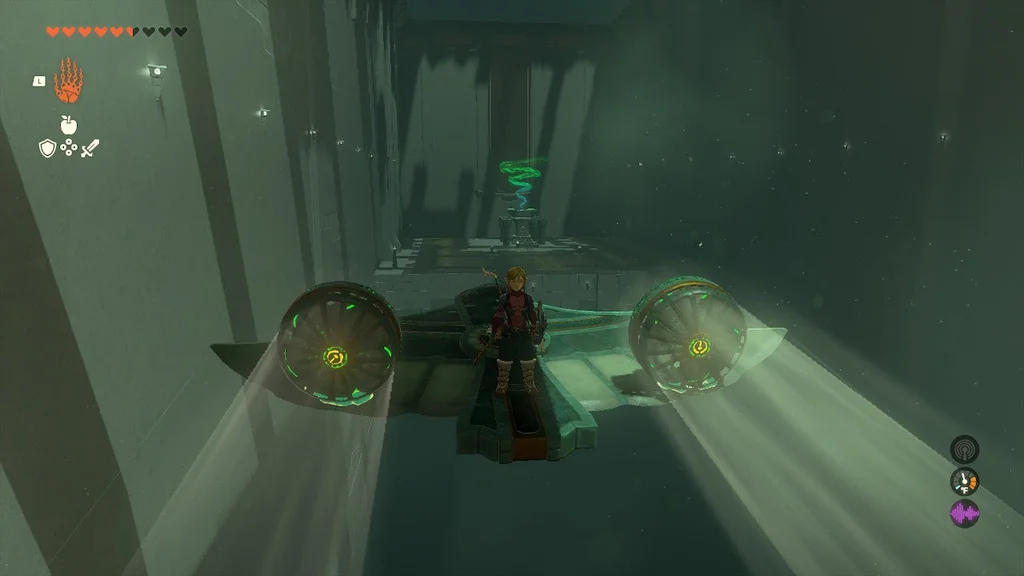The width and height of the screenshot is (1024, 576).
Task: Activate the orange Ultrahand ability icon
Action: pyautogui.click(x=68, y=82)
